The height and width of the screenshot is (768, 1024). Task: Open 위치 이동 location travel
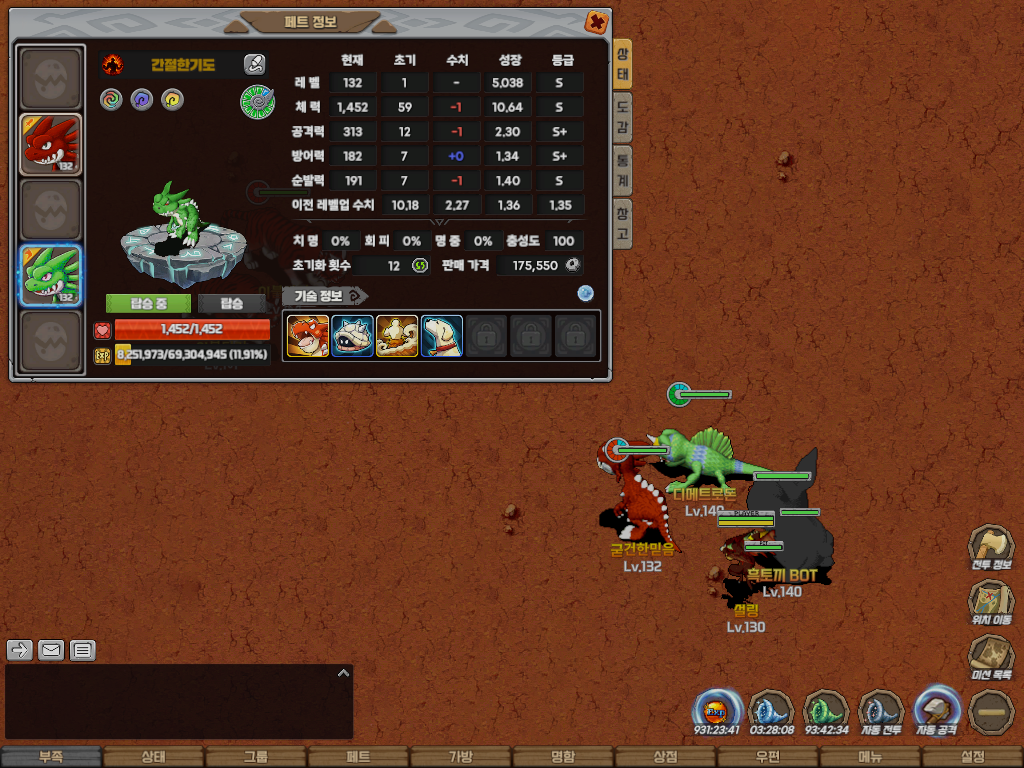tap(990, 603)
